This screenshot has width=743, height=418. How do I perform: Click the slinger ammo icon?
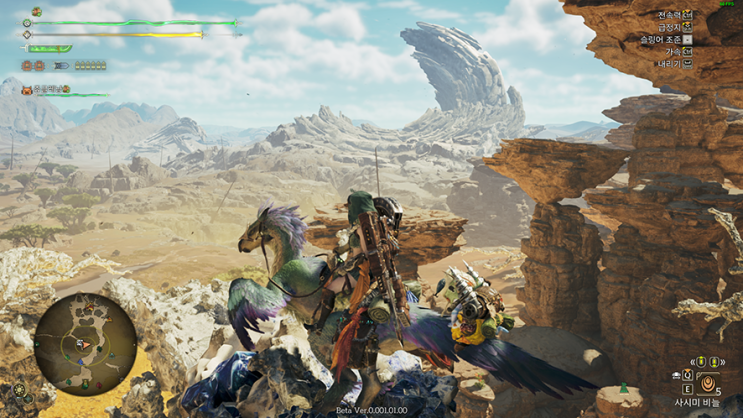62,66
